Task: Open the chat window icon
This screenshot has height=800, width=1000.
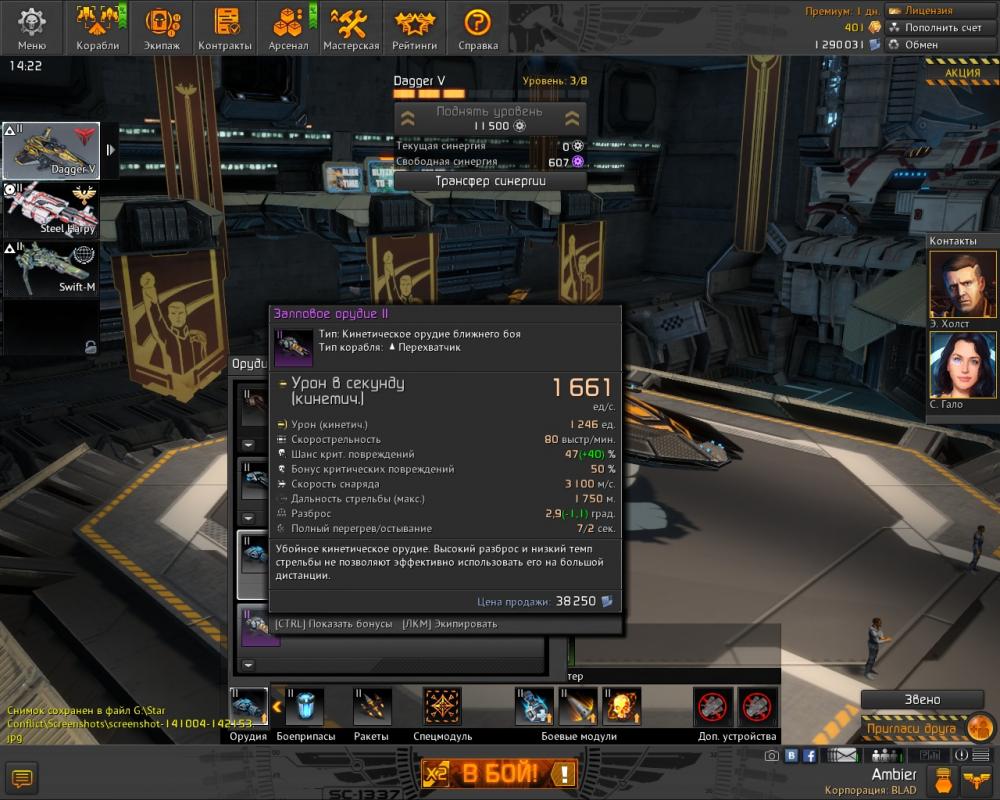Action: point(21,777)
